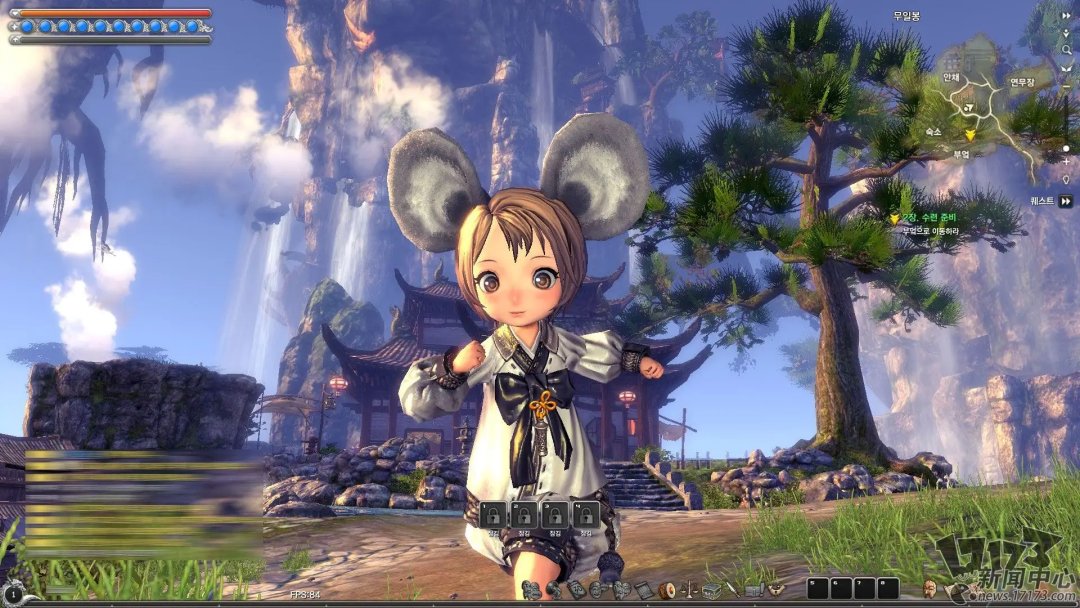Screen dimensions: 1080x608
Task: Click the level 1 dragon emblem
Action: click(12, 593)
